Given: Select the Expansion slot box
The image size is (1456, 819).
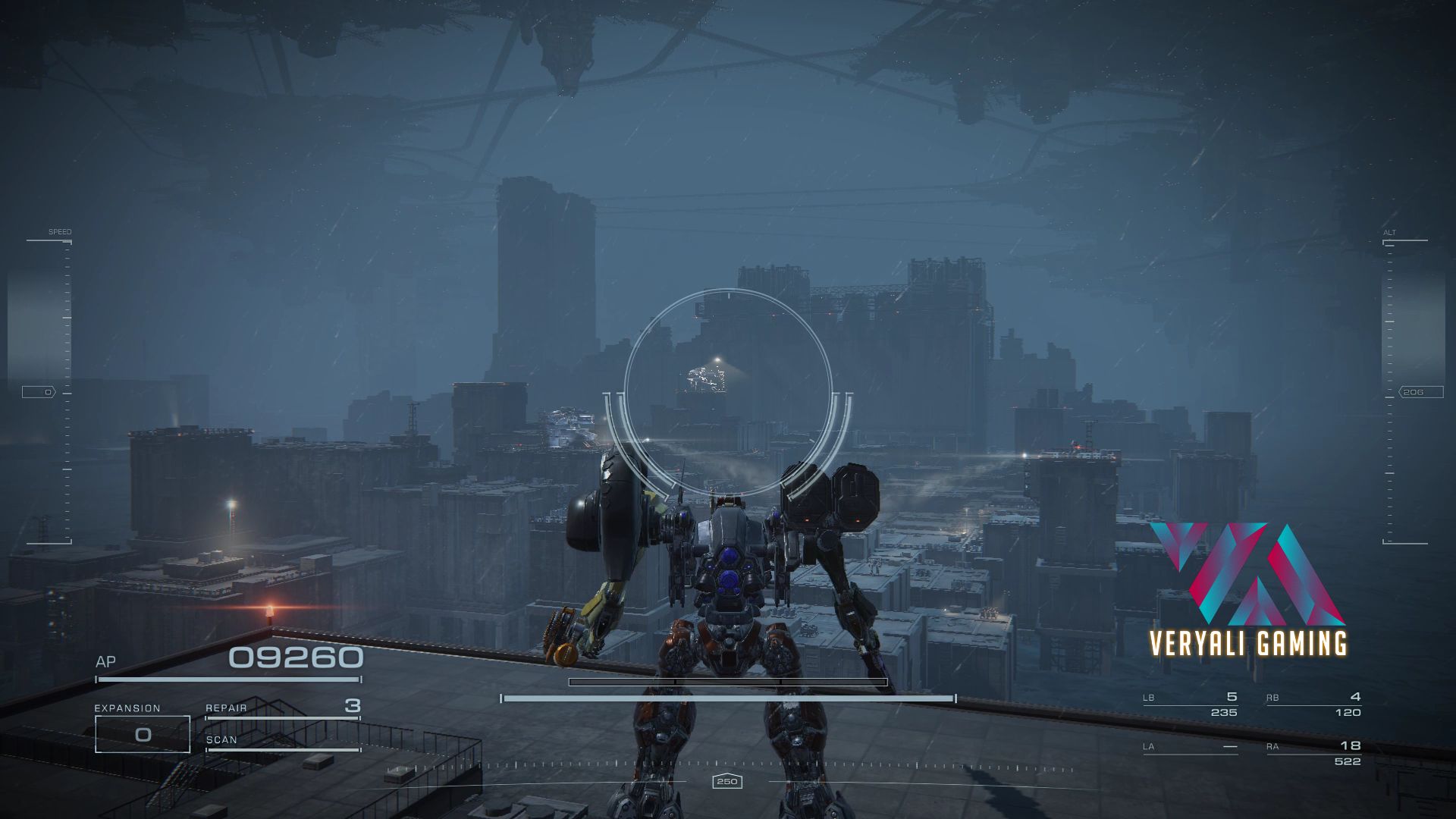Looking at the screenshot, I should 143,734.
